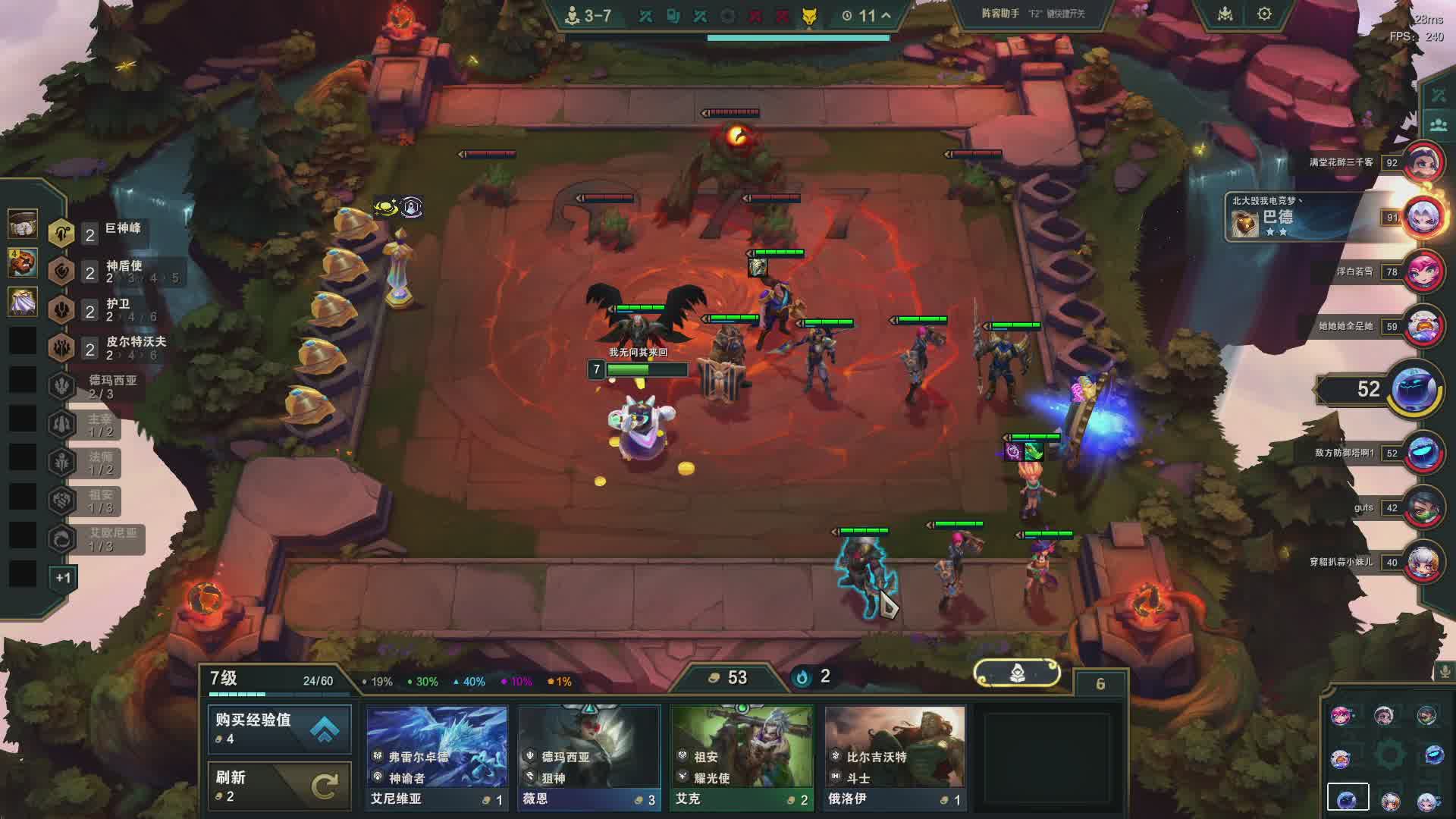Image resolution: width=1456 pixels, height=819 pixels.
Task: View player 穿貂扒蒜小妹儿 board
Action: pyautogui.click(x=1423, y=562)
